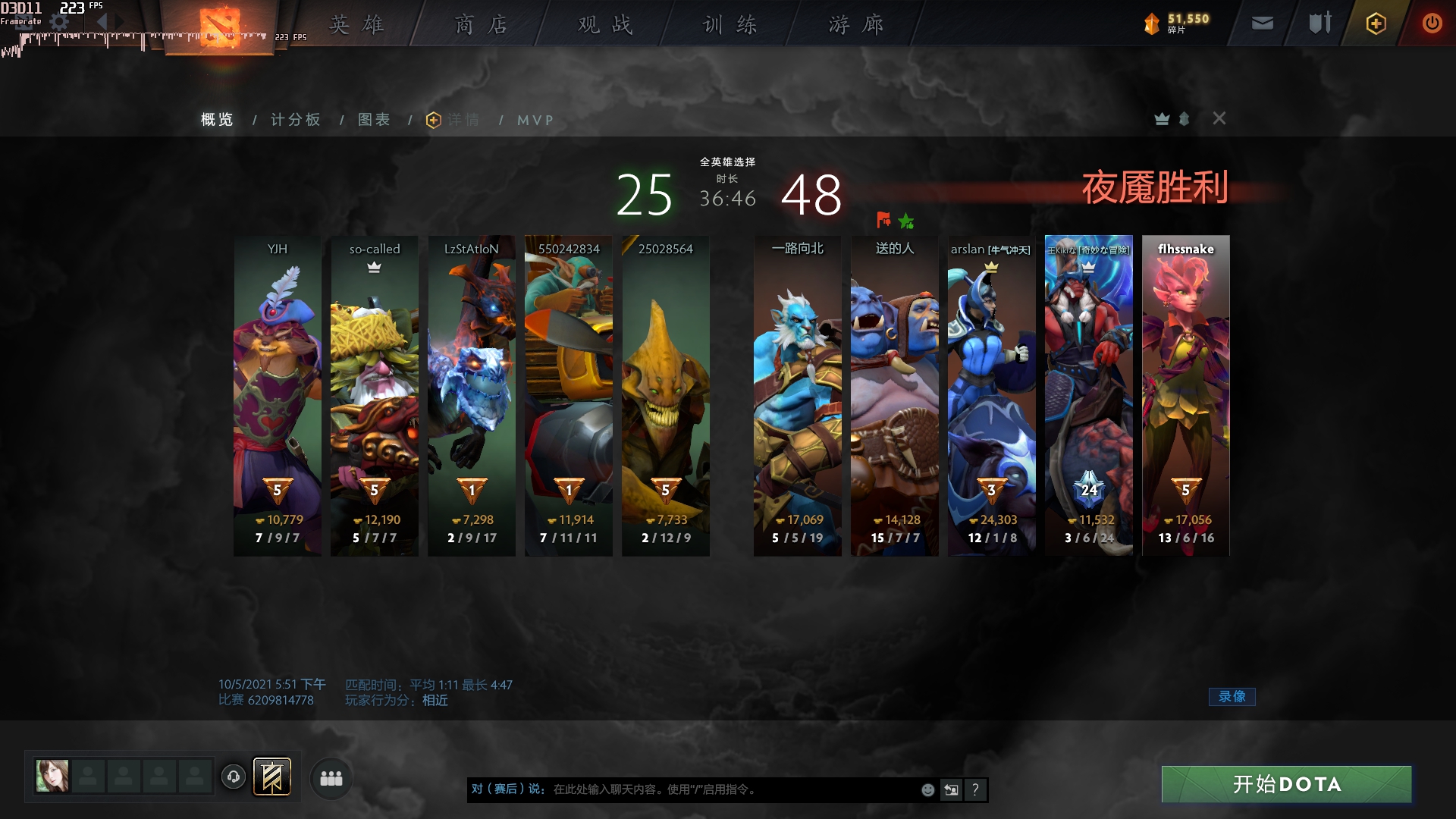The height and width of the screenshot is (819, 1456).
Task: Open the party members button with three people
Action: 331,778
